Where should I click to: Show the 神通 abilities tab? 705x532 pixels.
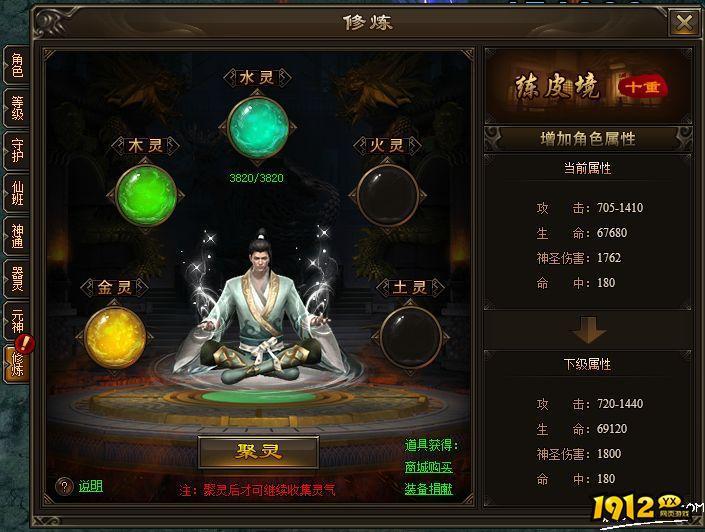(17, 236)
